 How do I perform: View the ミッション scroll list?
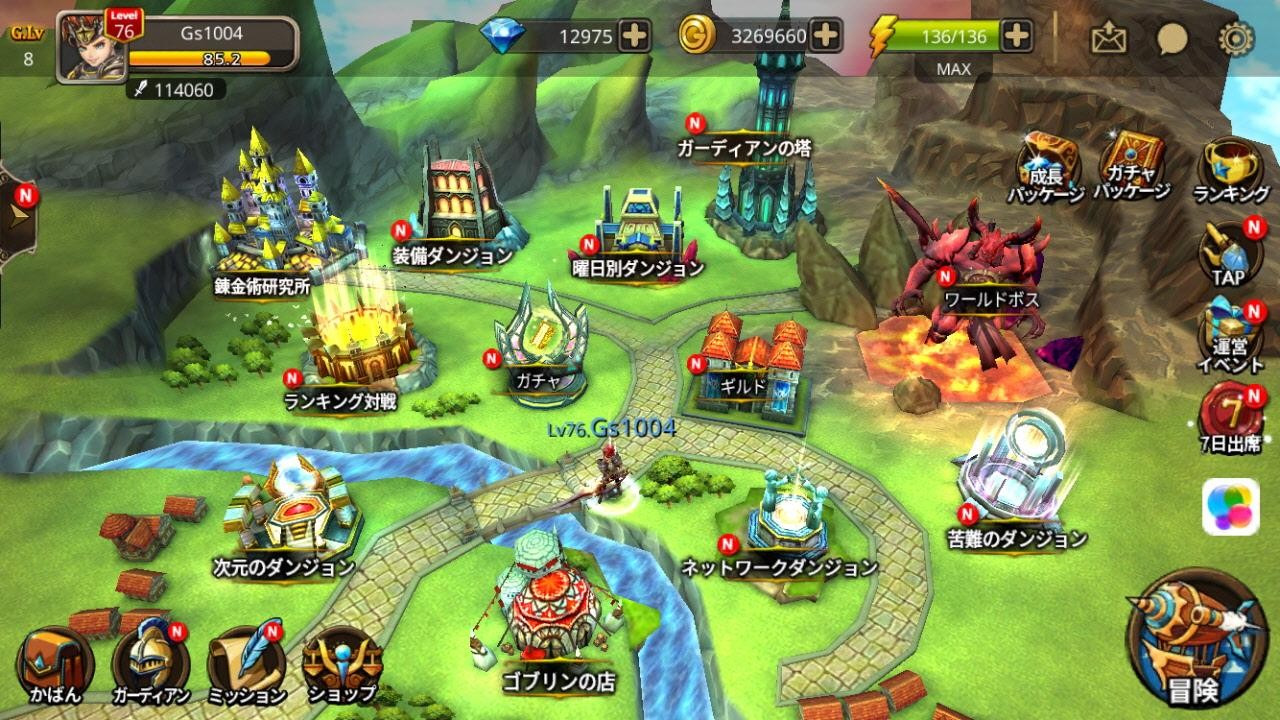(x=246, y=665)
